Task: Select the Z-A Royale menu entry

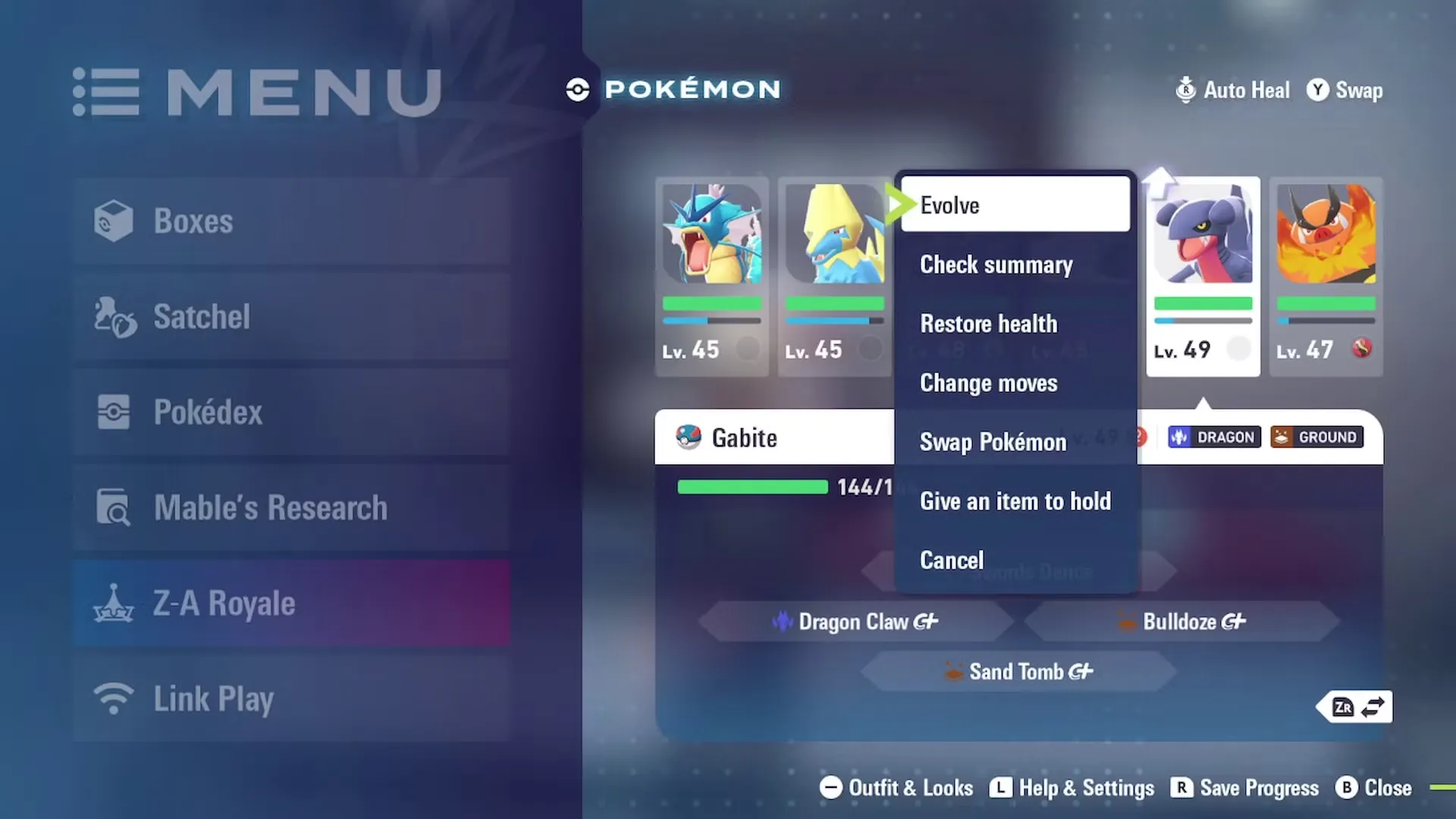Action: pos(292,604)
